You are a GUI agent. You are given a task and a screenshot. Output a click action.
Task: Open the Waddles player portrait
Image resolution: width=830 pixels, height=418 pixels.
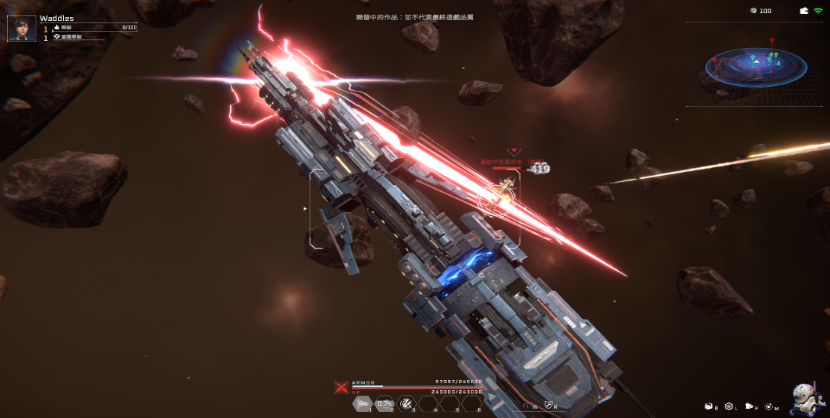tap(20, 28)
